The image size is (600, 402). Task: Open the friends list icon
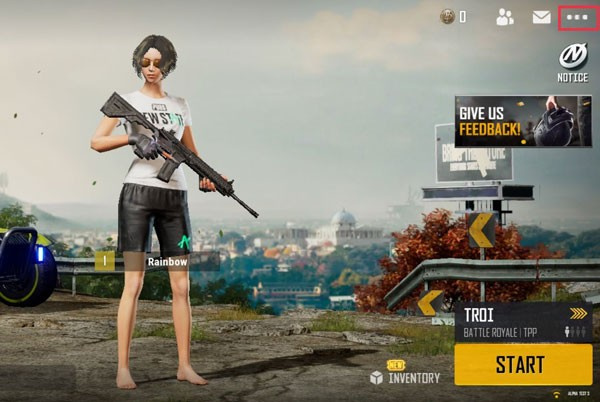click(x=504, y=17)
